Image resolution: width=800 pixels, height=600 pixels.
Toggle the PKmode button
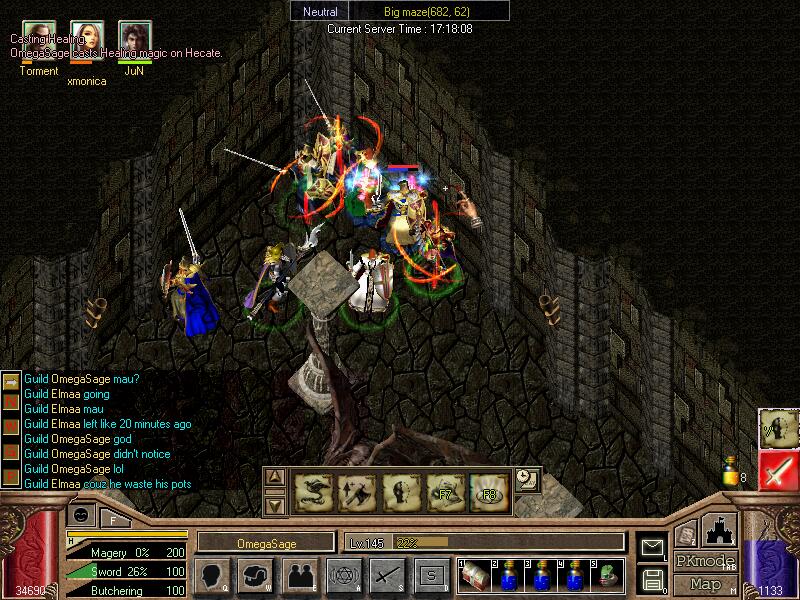[x=706, y=561]
